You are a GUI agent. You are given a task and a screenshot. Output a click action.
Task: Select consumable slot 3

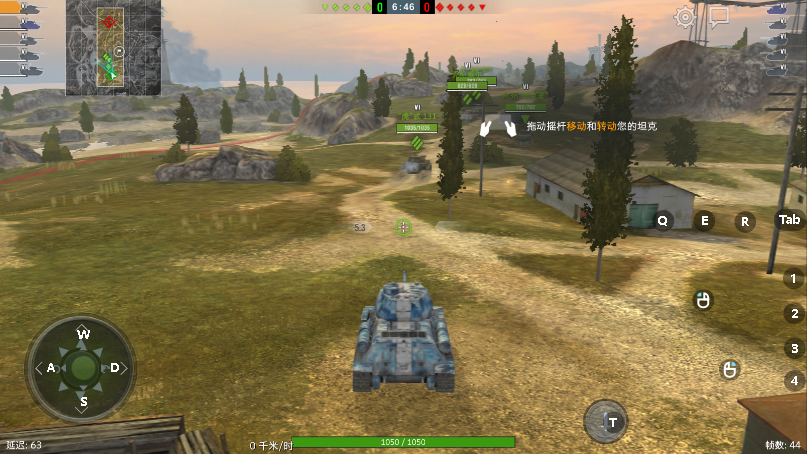coord(794,349)
